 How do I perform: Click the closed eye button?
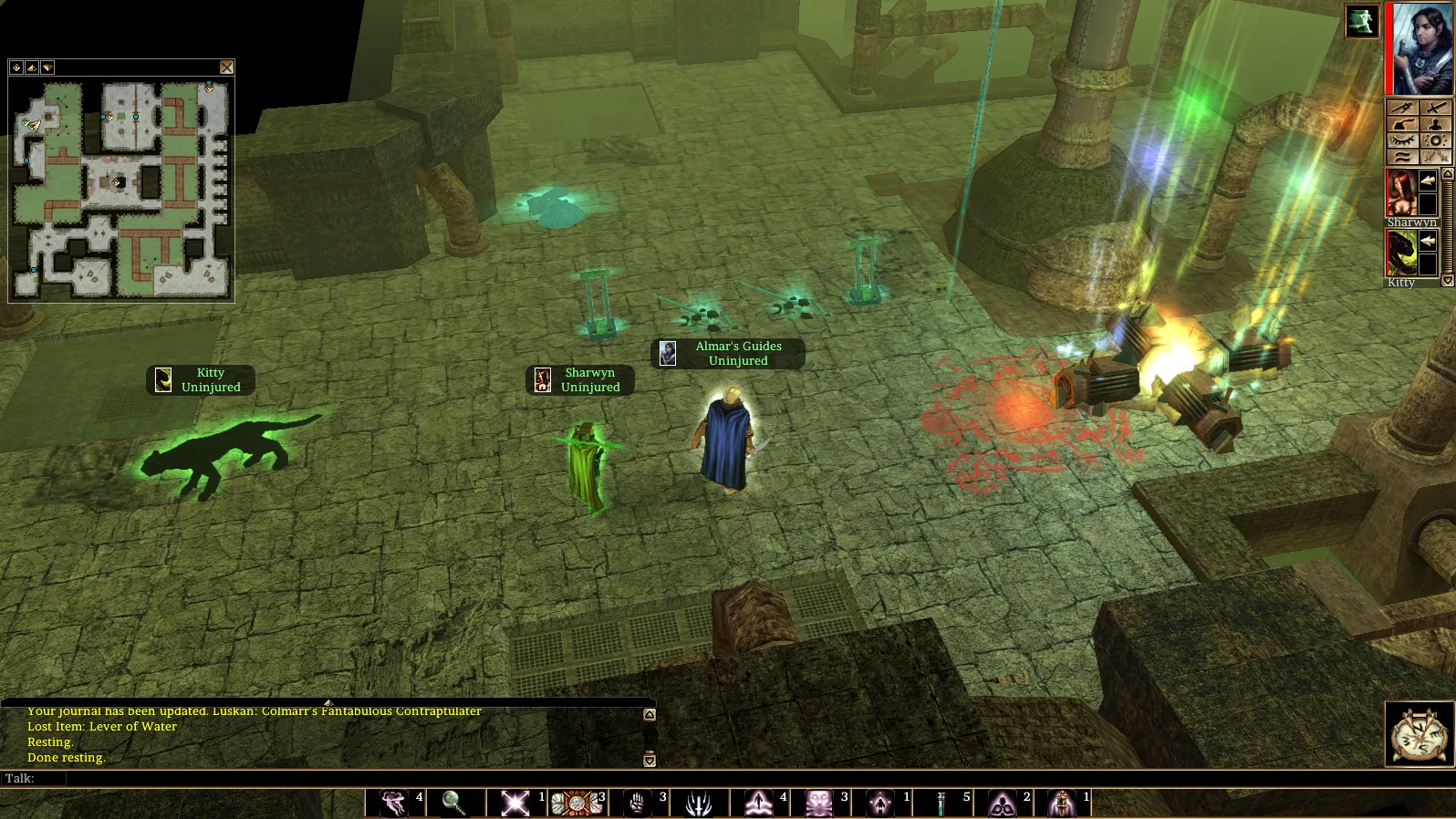coord(1402,140)
